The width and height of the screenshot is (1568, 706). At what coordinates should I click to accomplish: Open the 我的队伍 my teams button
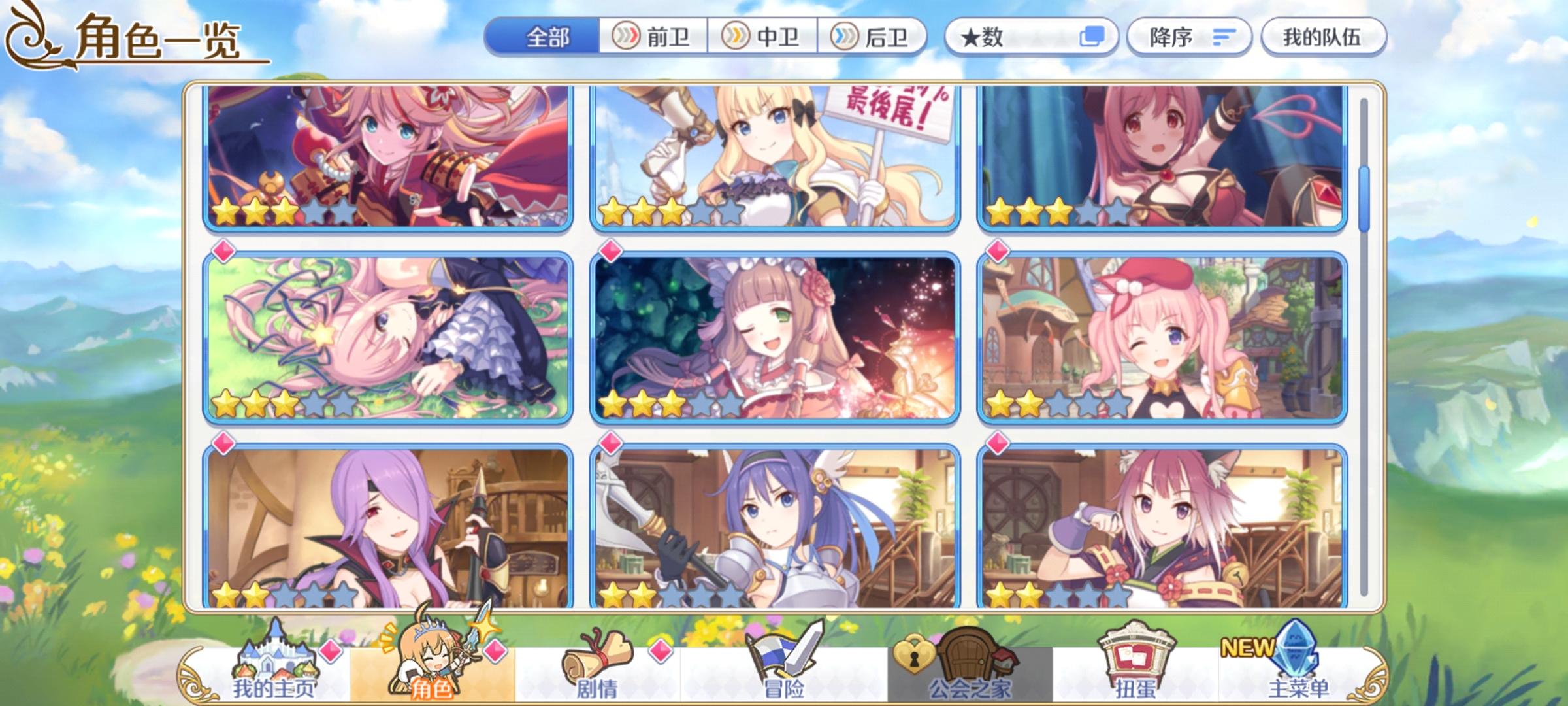(x=1326, y=37)
